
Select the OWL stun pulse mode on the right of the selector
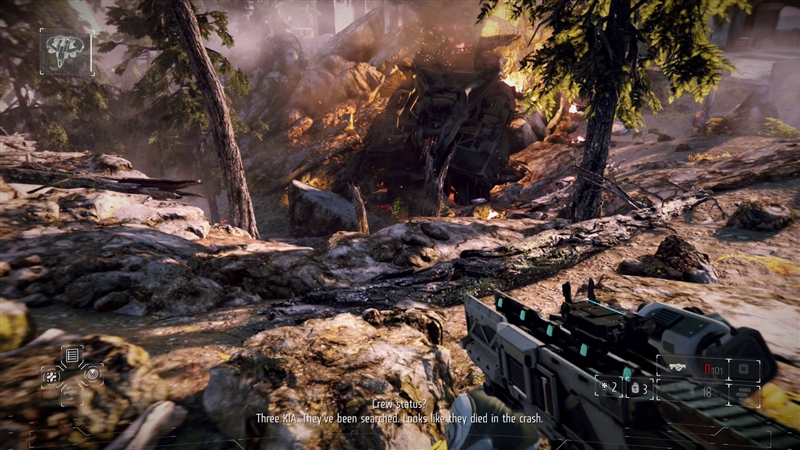pyautogui.click(x=92, y=375)
